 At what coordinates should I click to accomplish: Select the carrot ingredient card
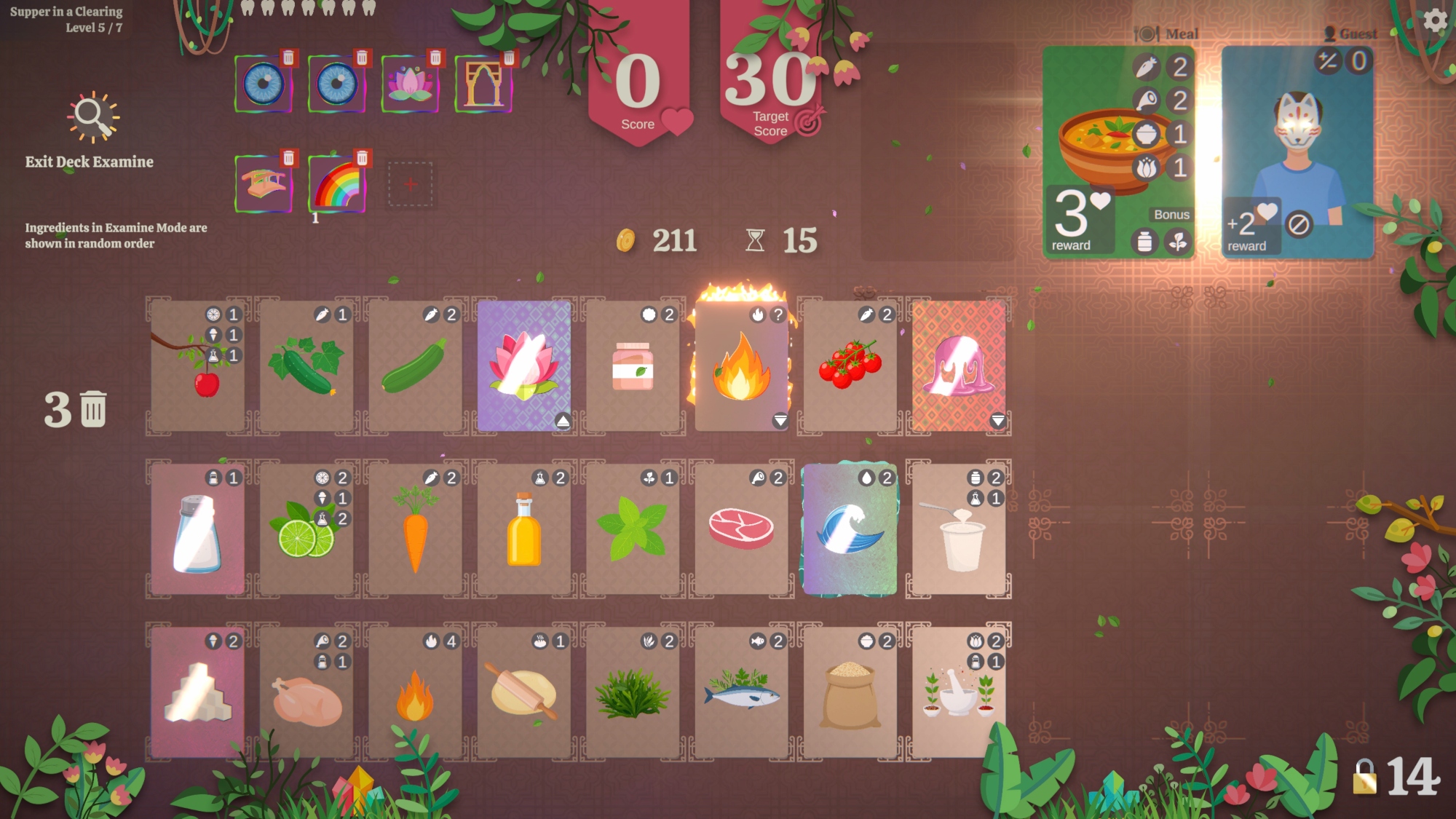coord(415,529)
